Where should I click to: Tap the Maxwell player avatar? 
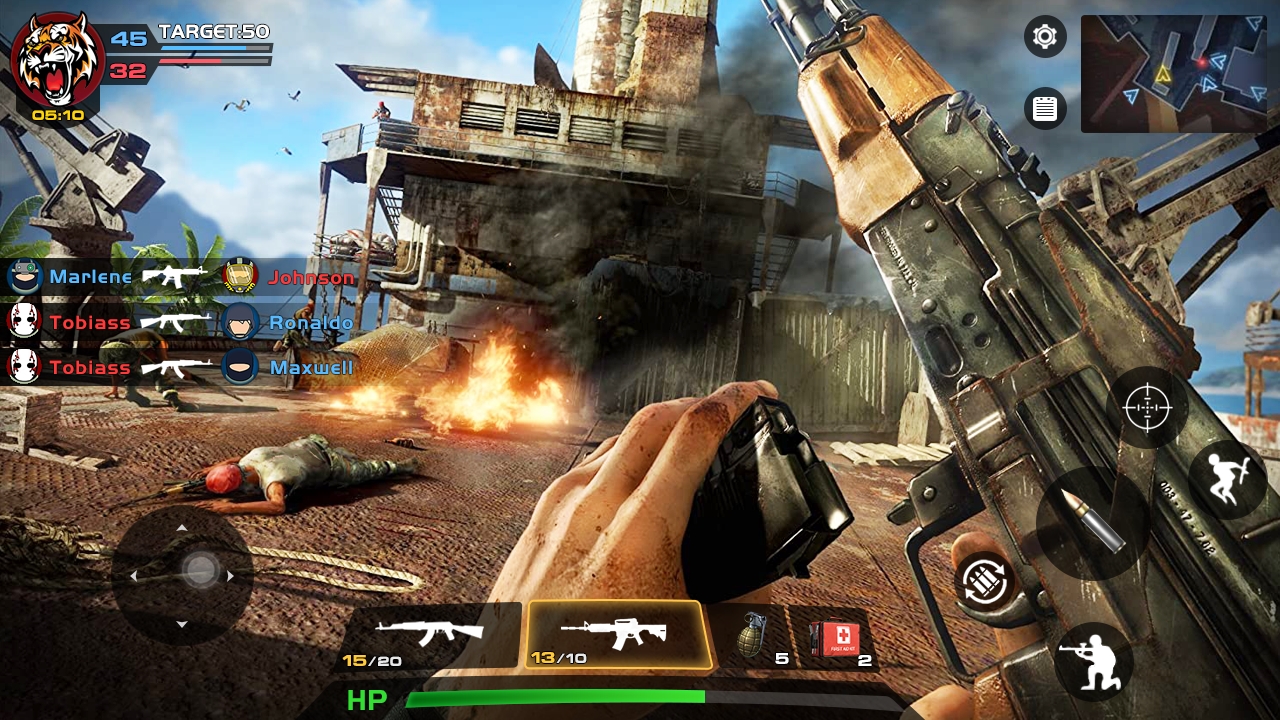[241, 367]
